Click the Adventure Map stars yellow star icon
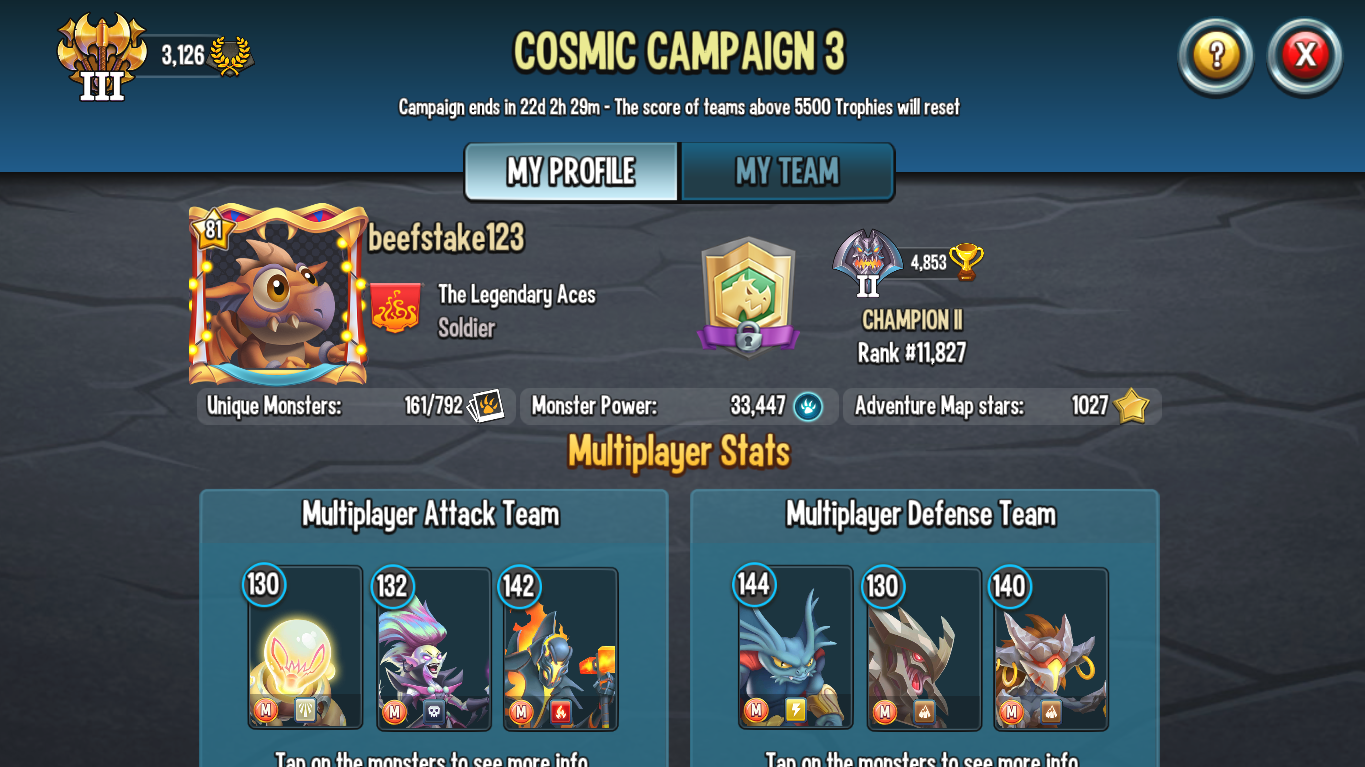1365x767 pixels. coord(1131,406)
